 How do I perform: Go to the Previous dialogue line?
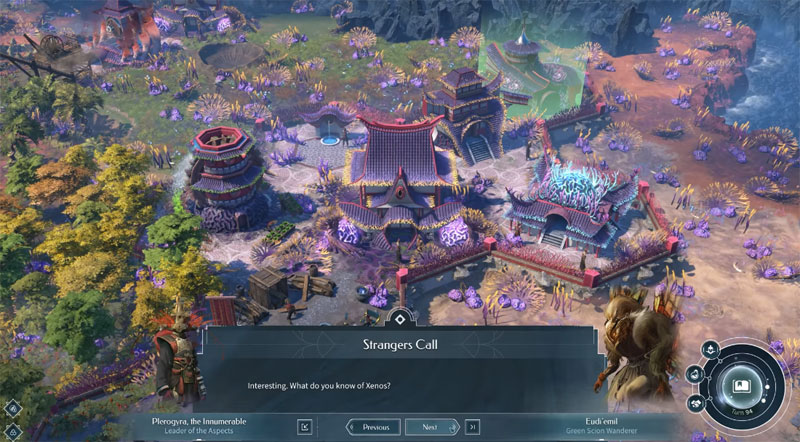coord(374,427)
